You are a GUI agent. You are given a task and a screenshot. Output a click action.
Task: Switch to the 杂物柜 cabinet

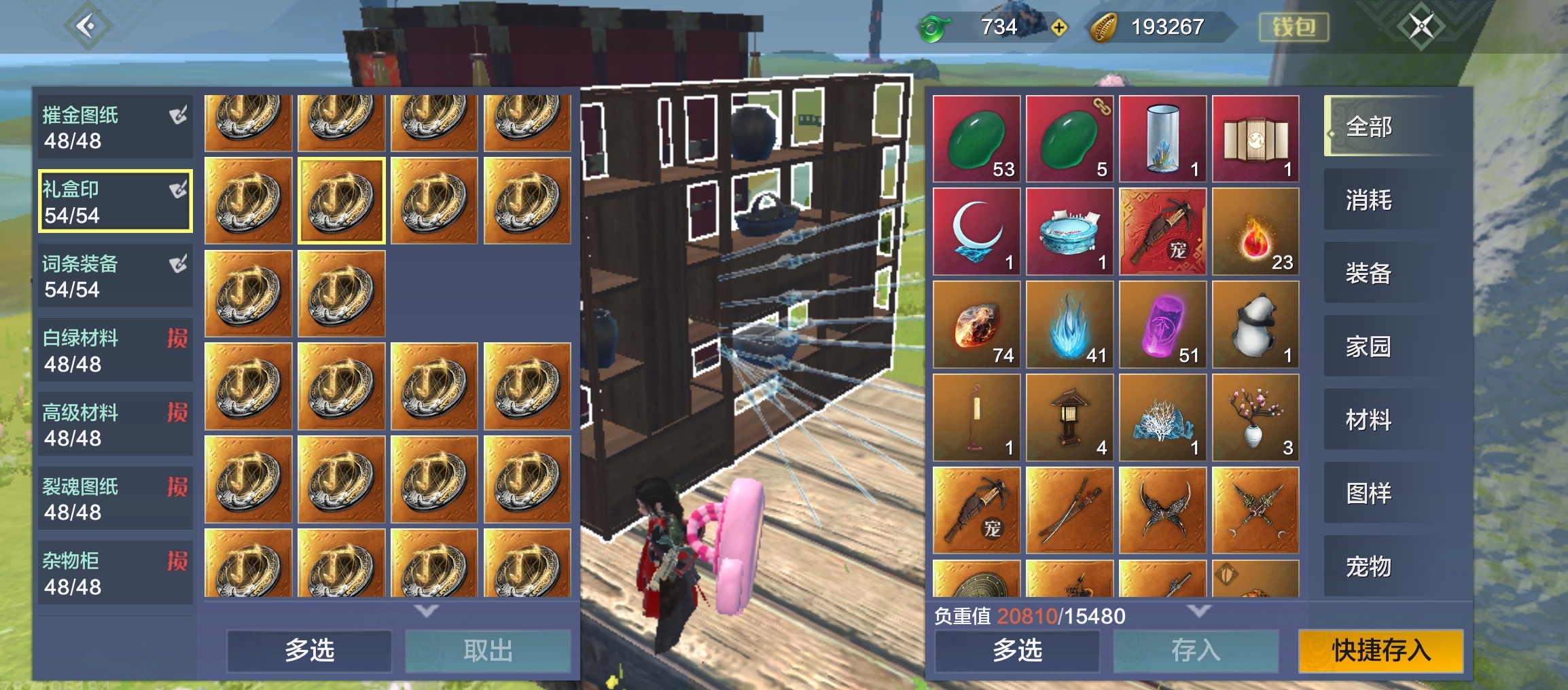[x=114, y=573]
